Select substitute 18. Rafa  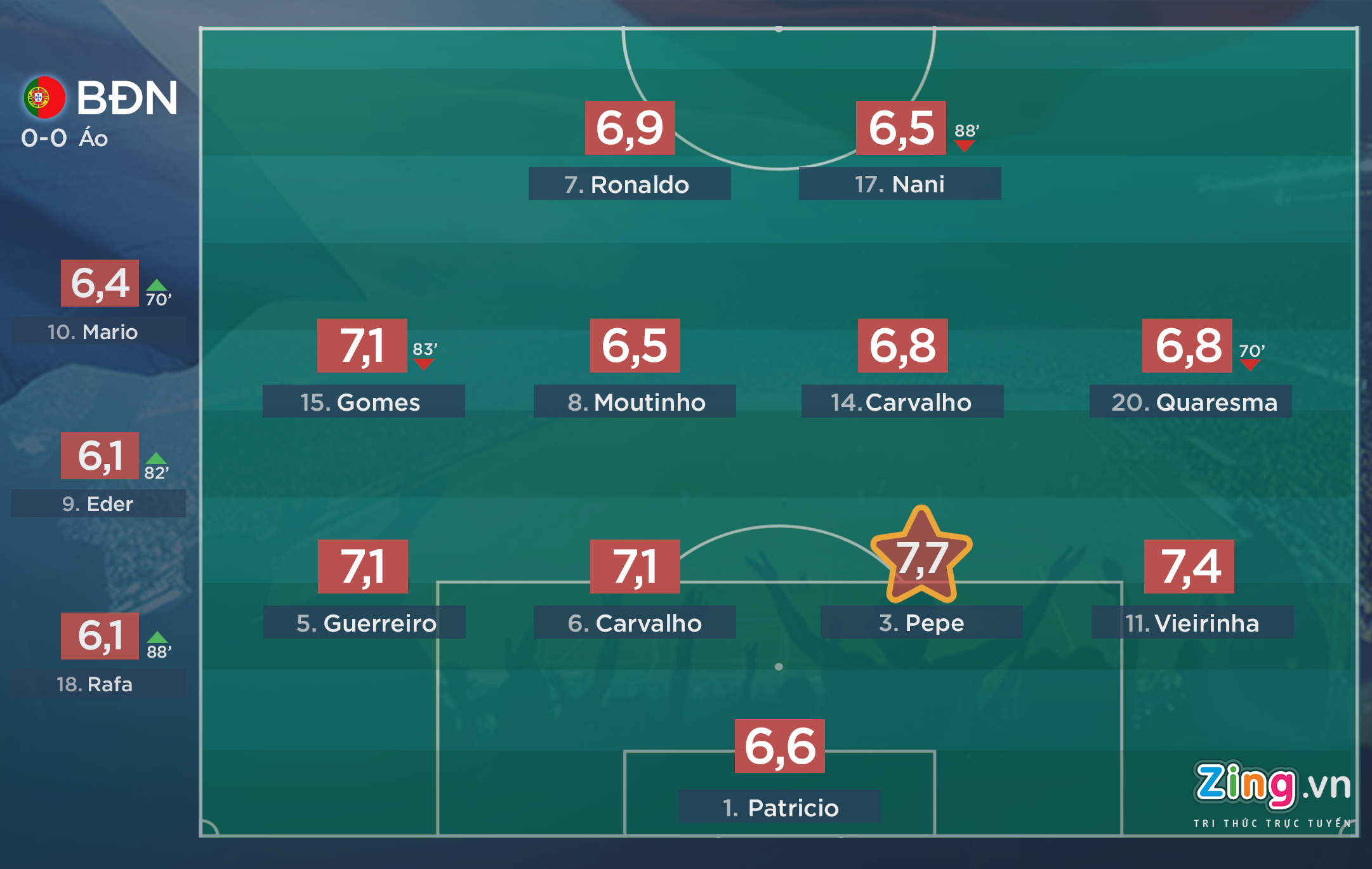click(98, 684)
